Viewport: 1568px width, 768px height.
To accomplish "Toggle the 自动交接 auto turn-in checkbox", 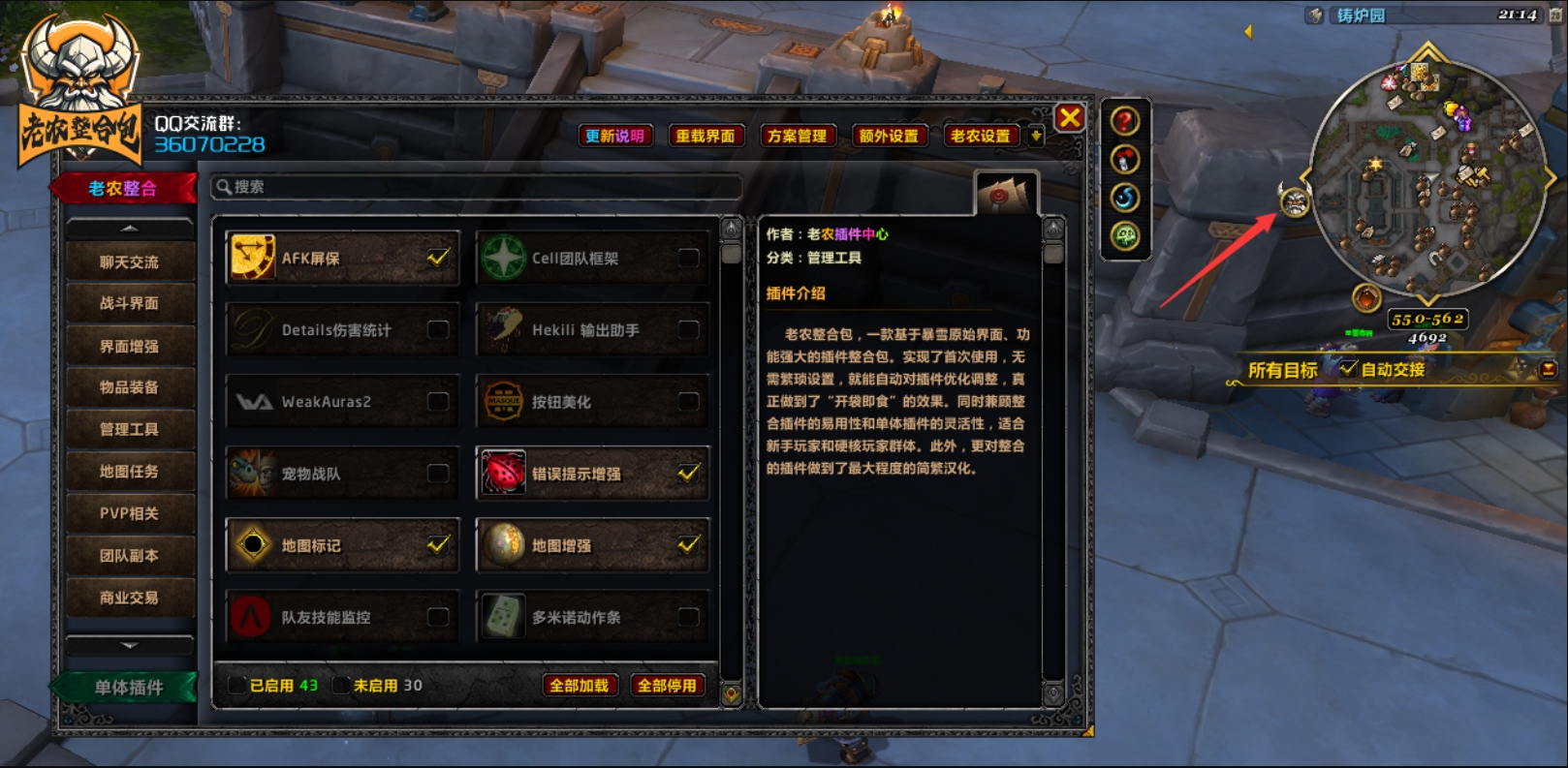I will [x=1348, y=368].
